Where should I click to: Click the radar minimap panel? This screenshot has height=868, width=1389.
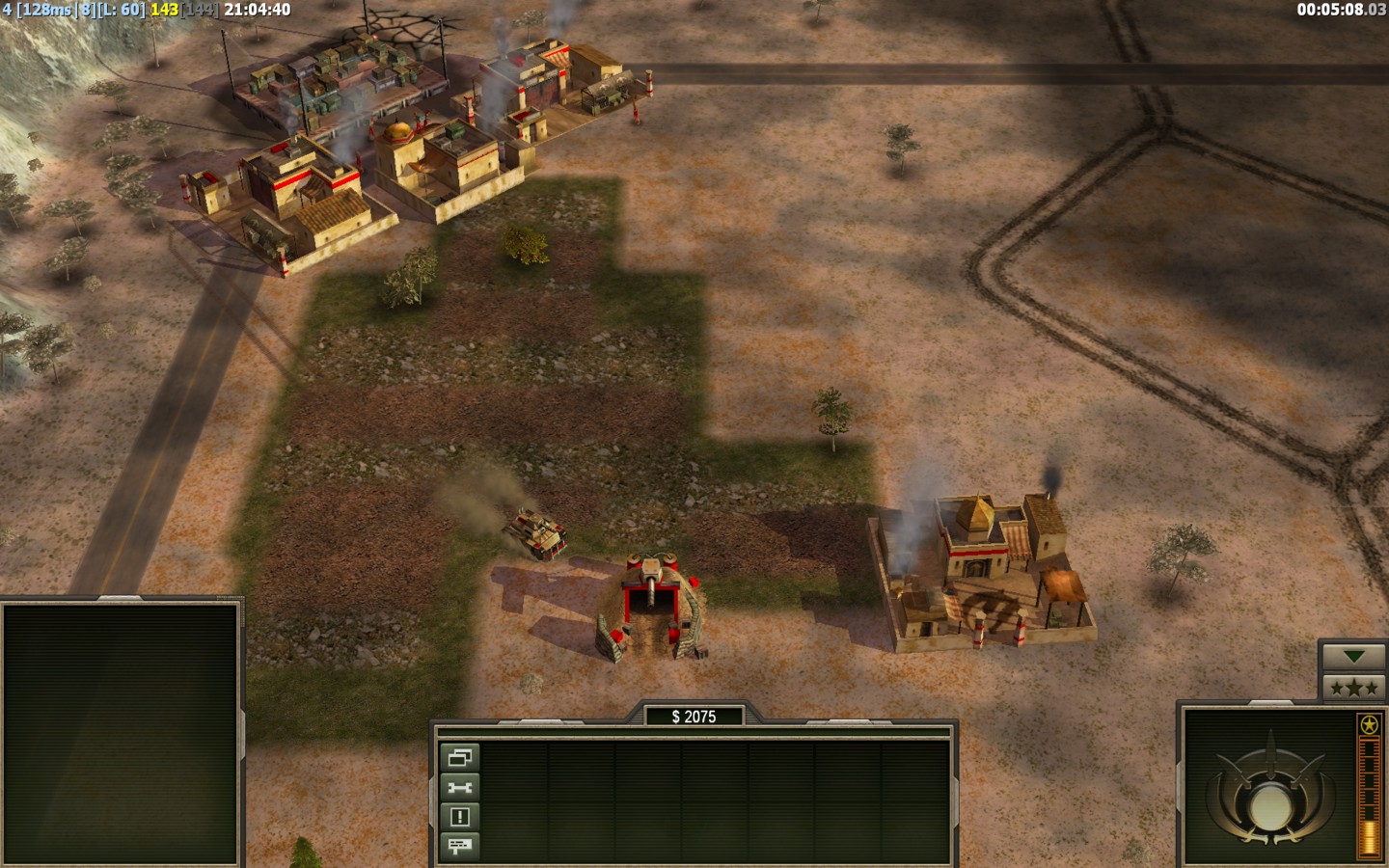coord(121,734)
